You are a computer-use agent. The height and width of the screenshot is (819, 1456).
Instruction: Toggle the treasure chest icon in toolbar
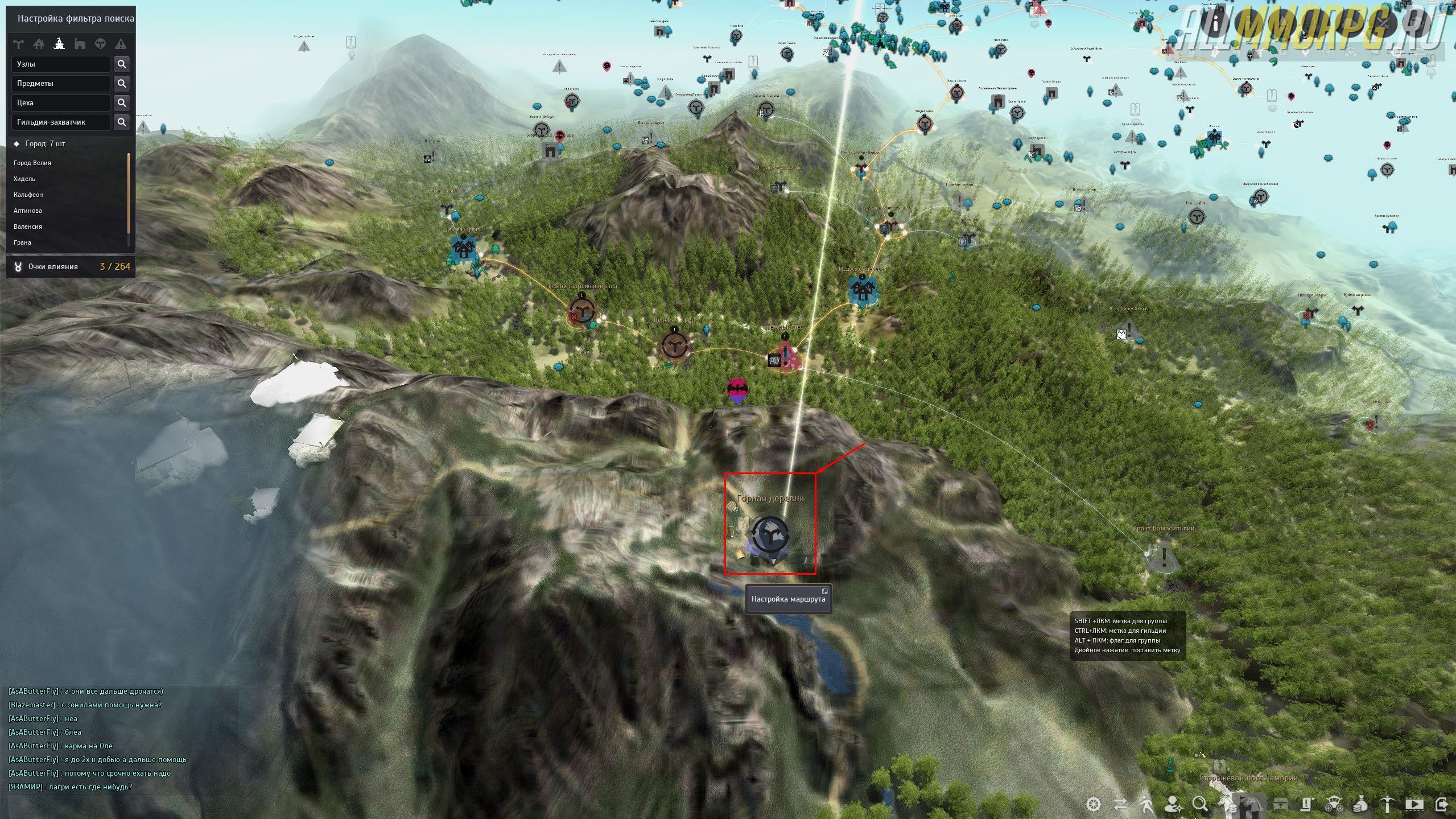click(x=1280, y=804)
